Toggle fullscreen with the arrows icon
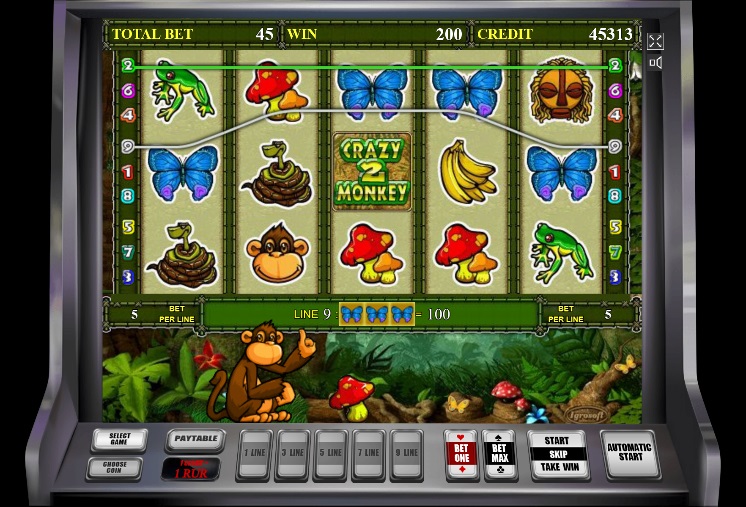The width and height of the screenshot is (746, 507). point(655,41)
